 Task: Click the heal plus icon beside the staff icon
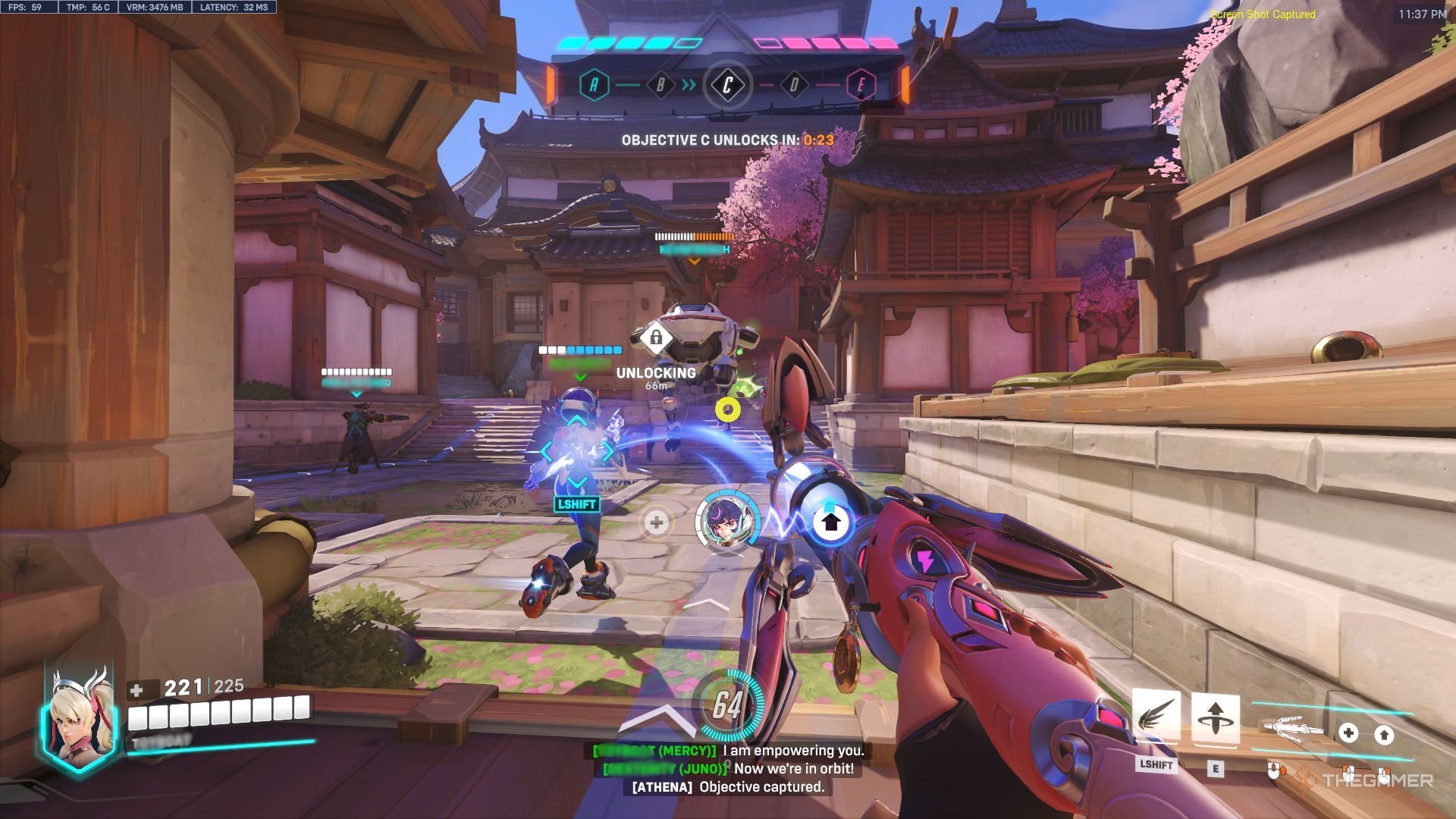[1348, 733]
